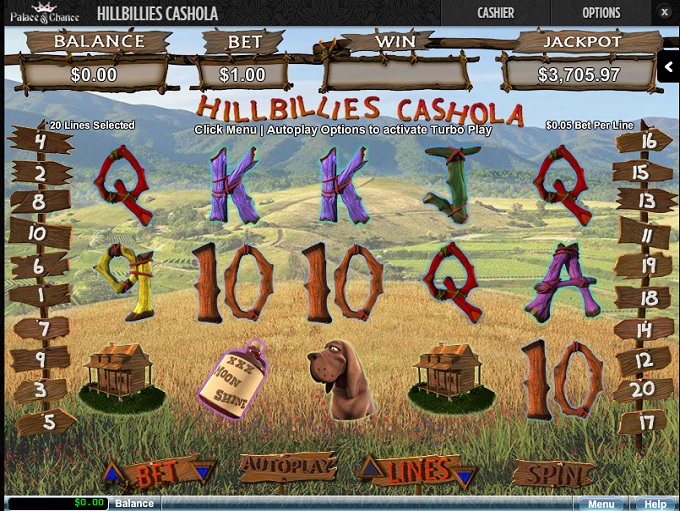Spin the reels
The image size is (680, 511).
click(x=553, y=473)
